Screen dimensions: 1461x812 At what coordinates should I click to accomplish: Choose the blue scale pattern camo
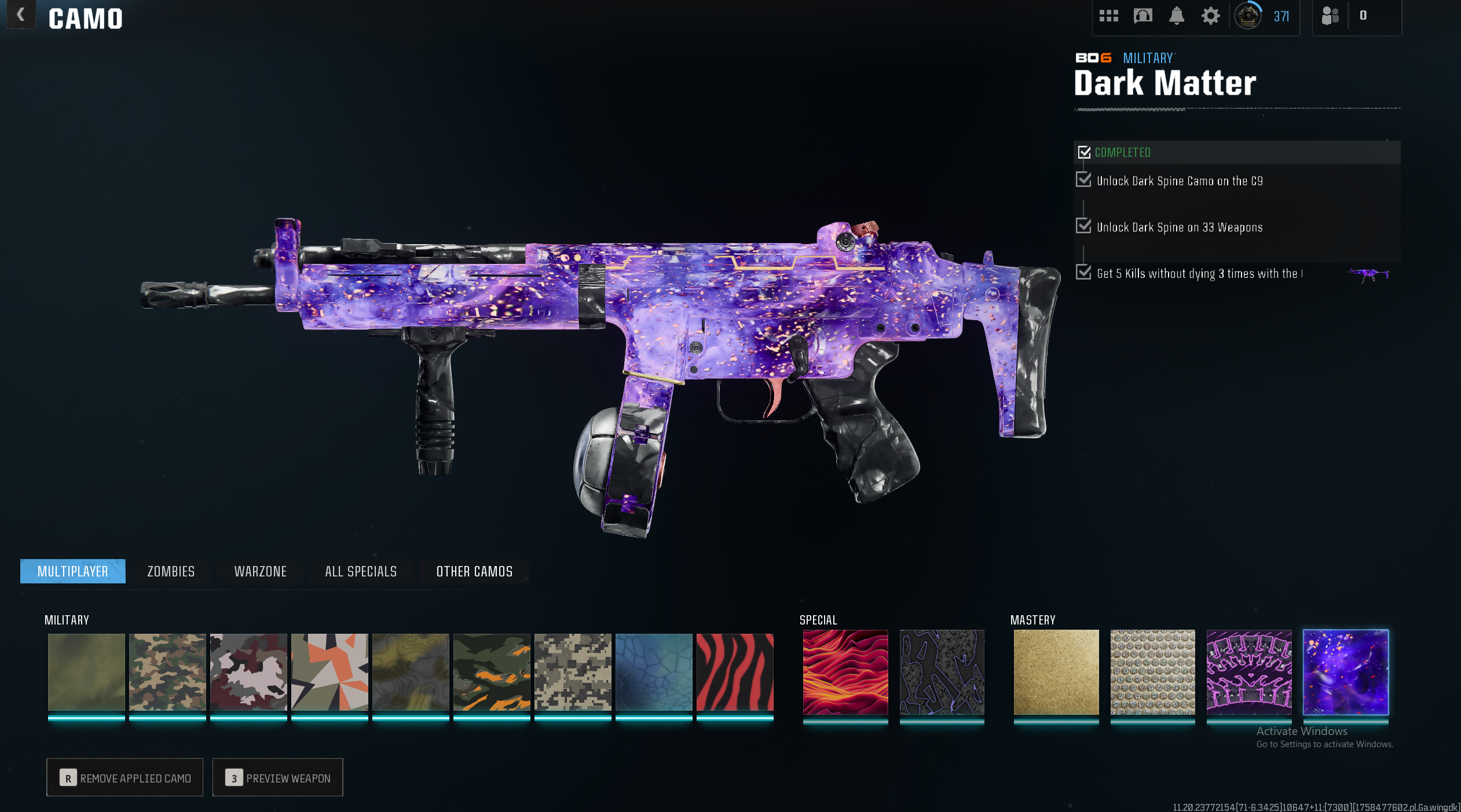(x=654, y=672)
